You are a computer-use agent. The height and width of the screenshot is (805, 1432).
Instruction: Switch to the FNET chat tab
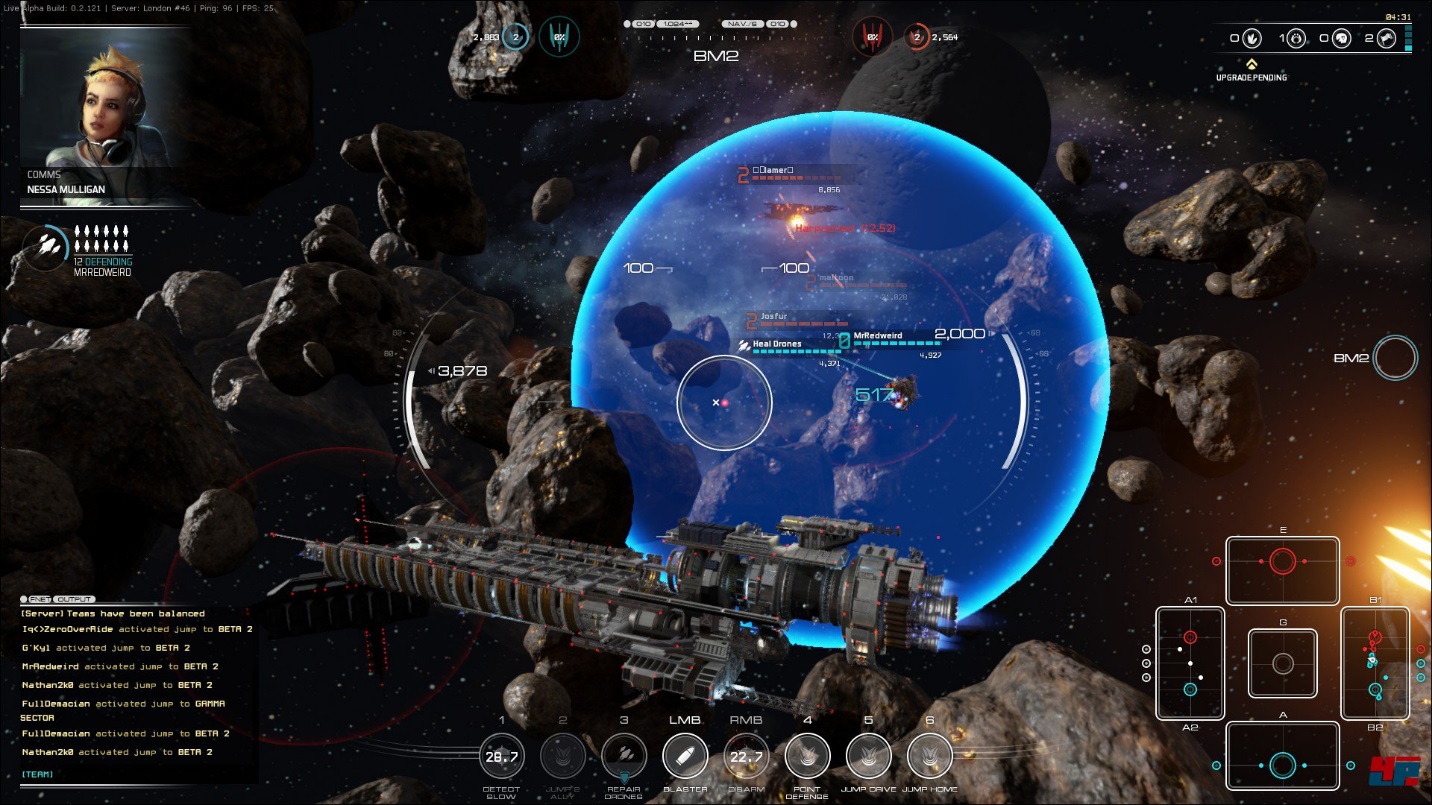(38, 598)
